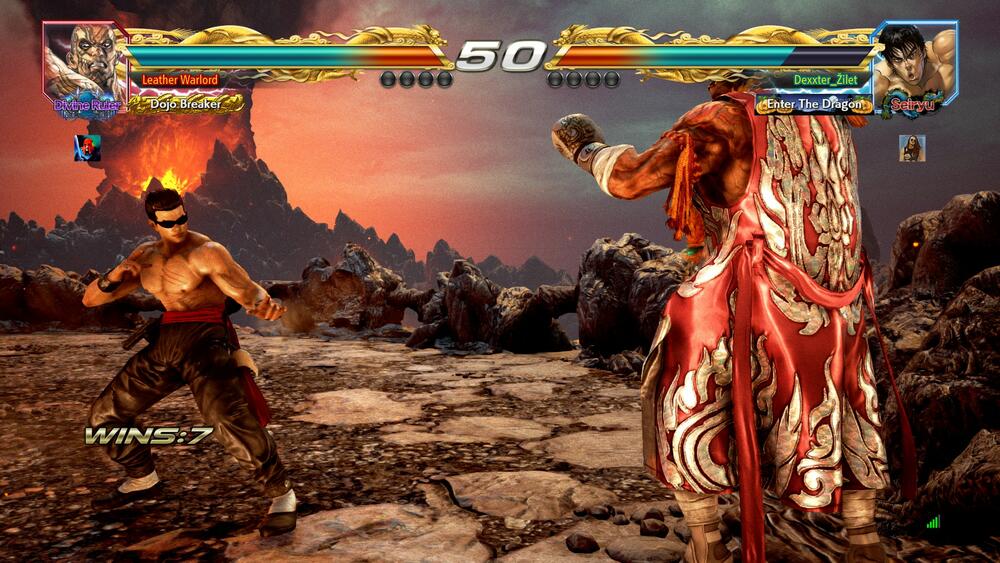This screenshot has width=1000, height=563.
Task: Select the Leather Warlord player name
Action: point(180,80)
